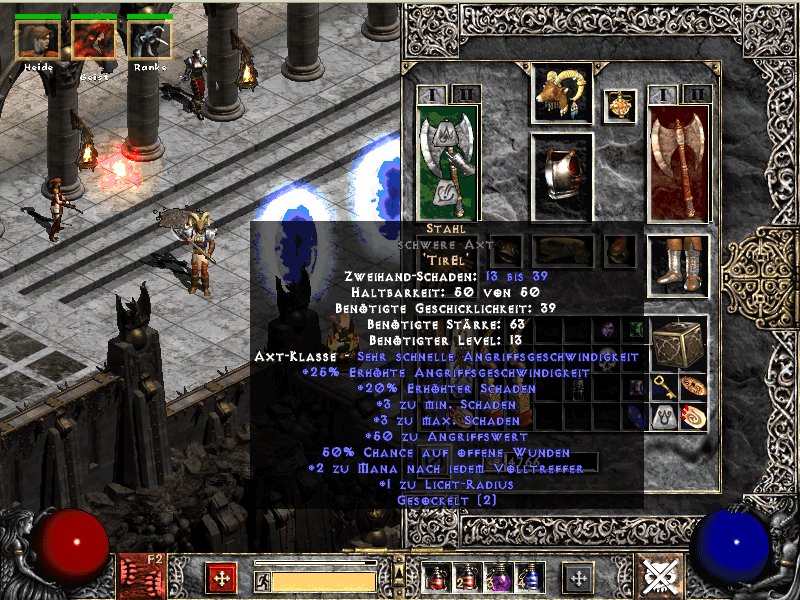This screenshot has height=600, width=800.
Task: Select the Heide mercenary portrait
Action: click(38, 40)
